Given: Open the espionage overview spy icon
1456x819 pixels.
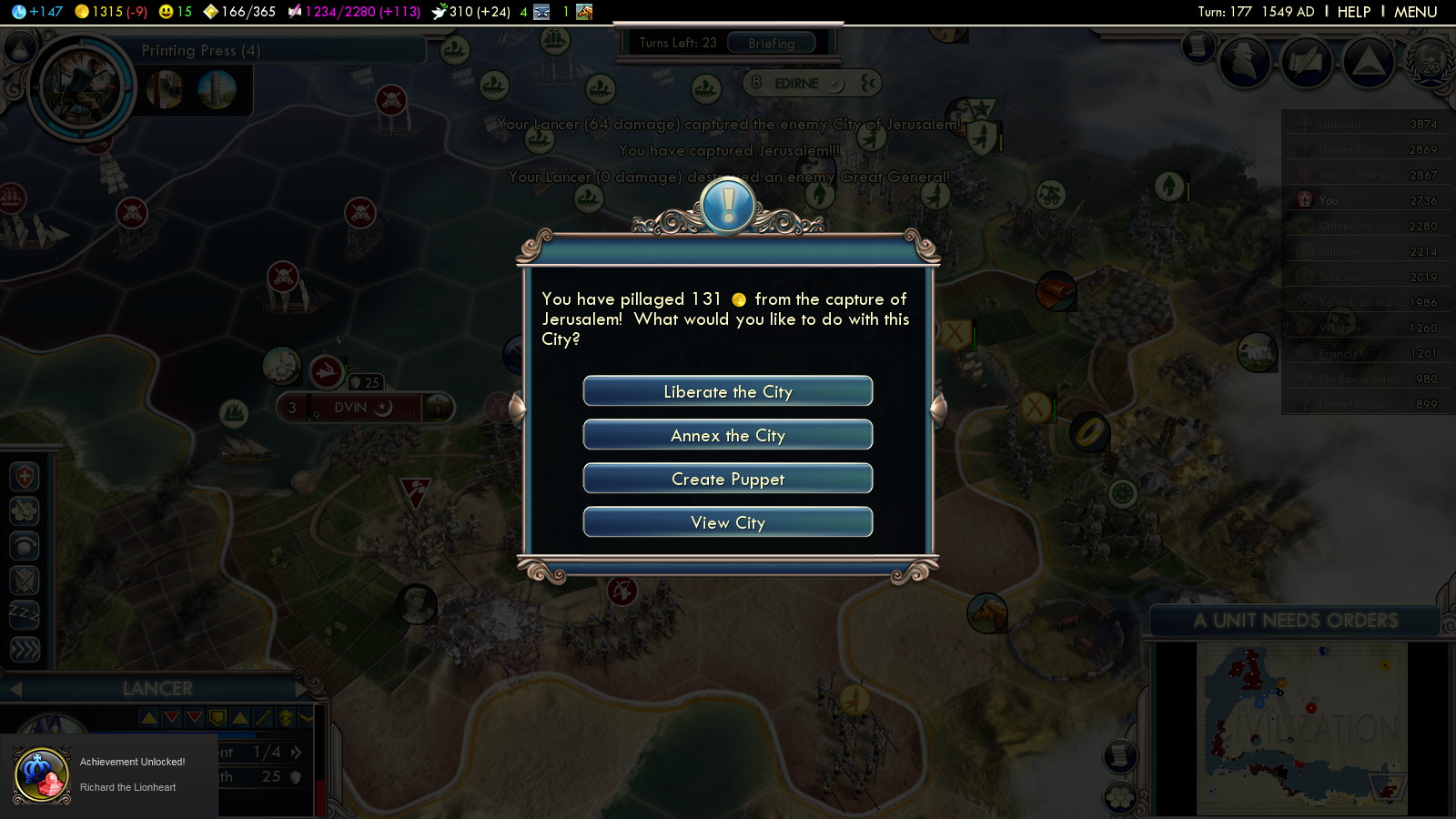Looking at the screenshot, I should pos(1244,62).
